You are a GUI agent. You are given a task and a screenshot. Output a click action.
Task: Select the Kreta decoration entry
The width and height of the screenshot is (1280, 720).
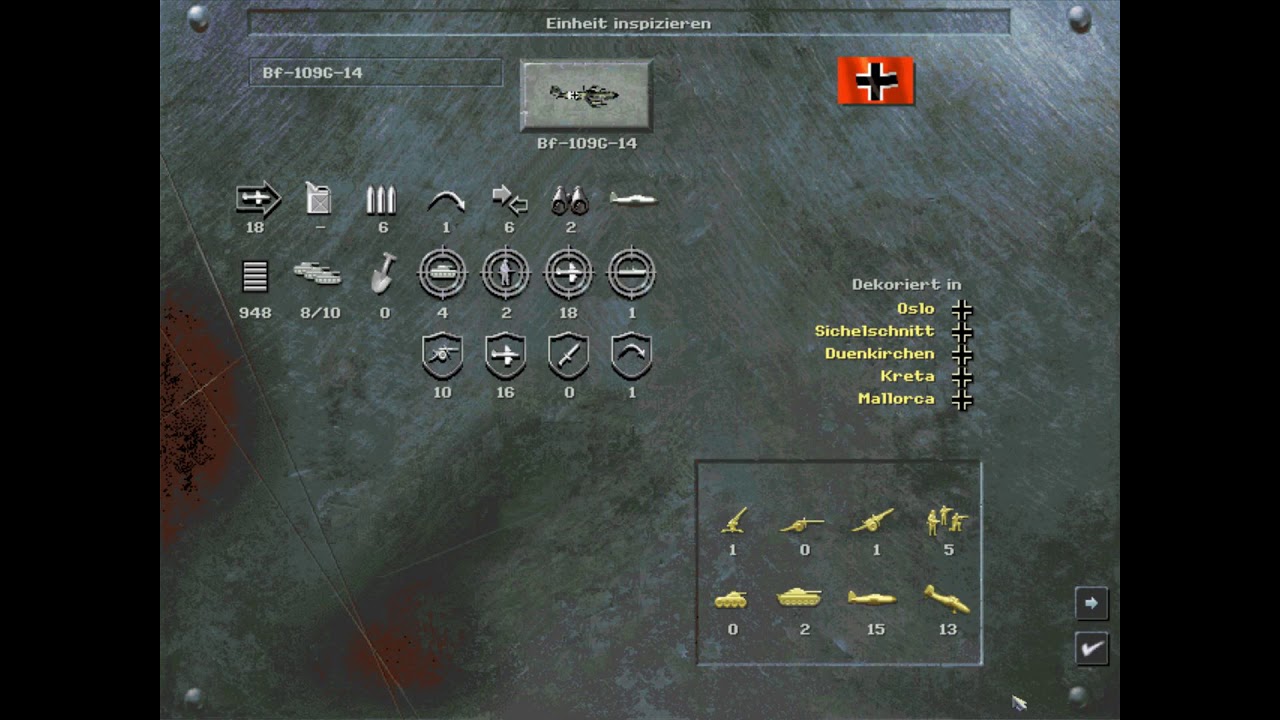[x=908, y=376]
